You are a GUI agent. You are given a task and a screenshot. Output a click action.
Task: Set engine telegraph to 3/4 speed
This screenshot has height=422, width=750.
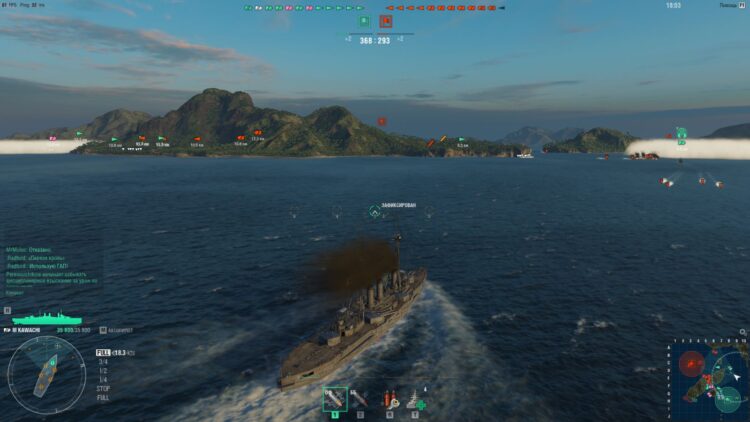click(102, 362)
